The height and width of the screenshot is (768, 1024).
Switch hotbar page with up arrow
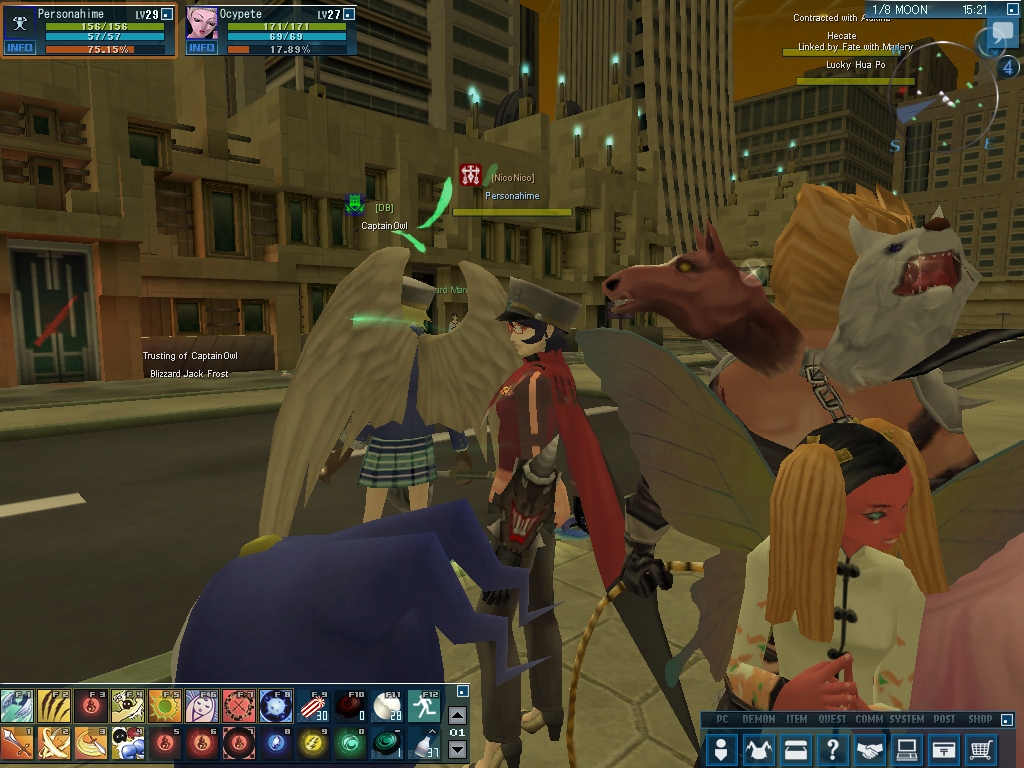(x=457, y=715)
